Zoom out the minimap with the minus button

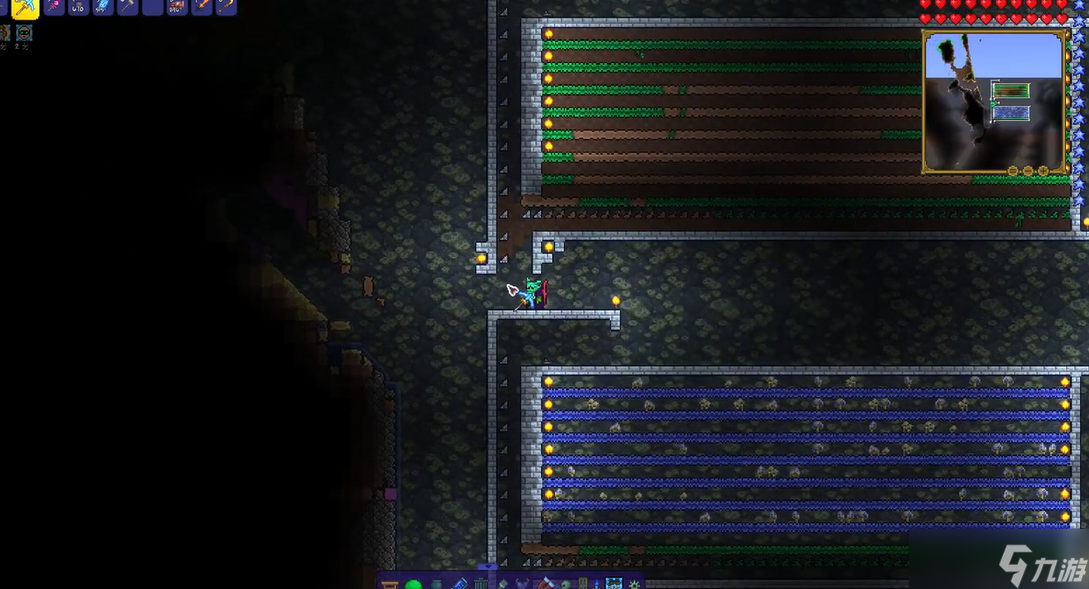(1012, 171)
